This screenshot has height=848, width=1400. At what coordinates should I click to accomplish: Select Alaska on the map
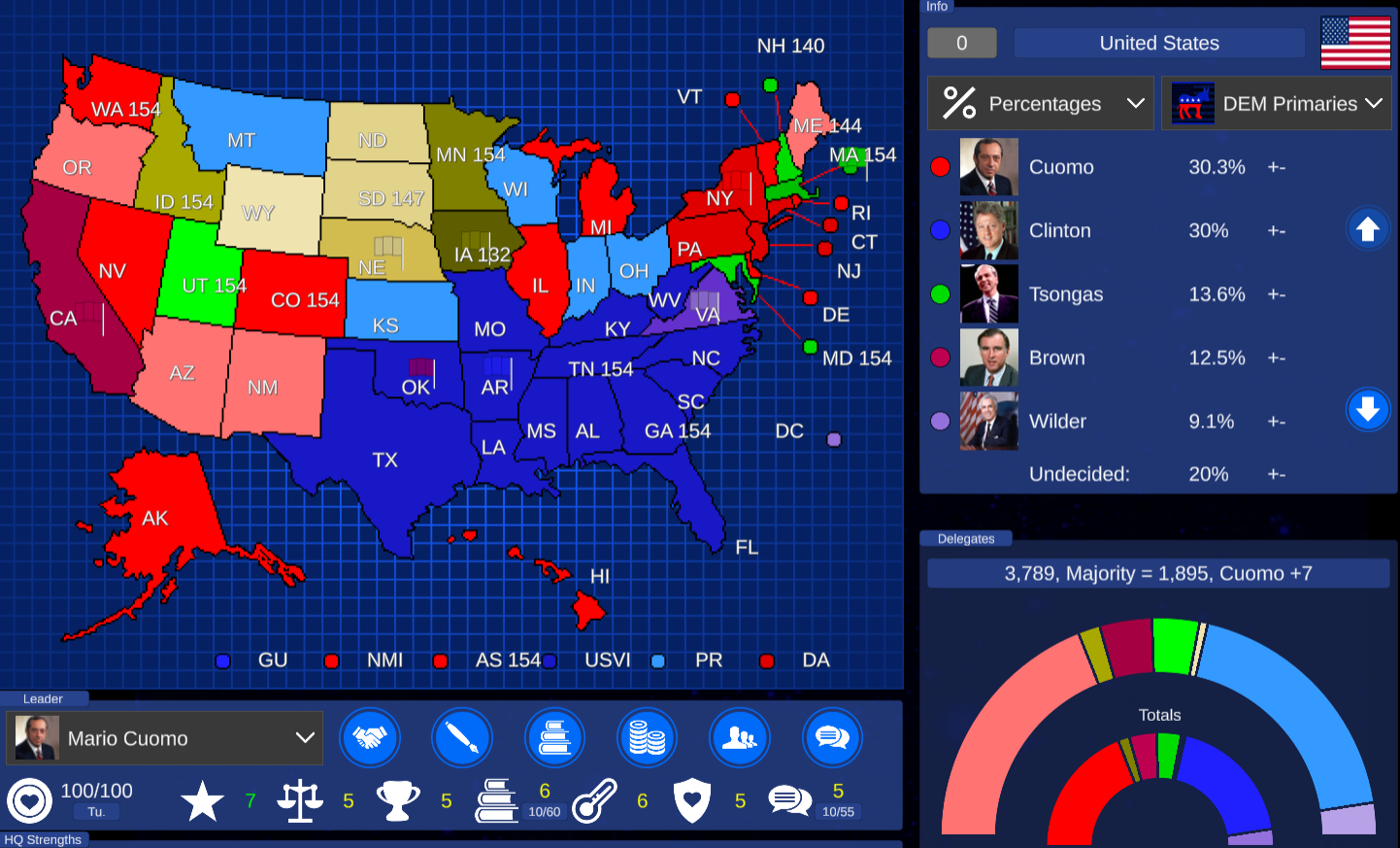[x=160, y=525]
